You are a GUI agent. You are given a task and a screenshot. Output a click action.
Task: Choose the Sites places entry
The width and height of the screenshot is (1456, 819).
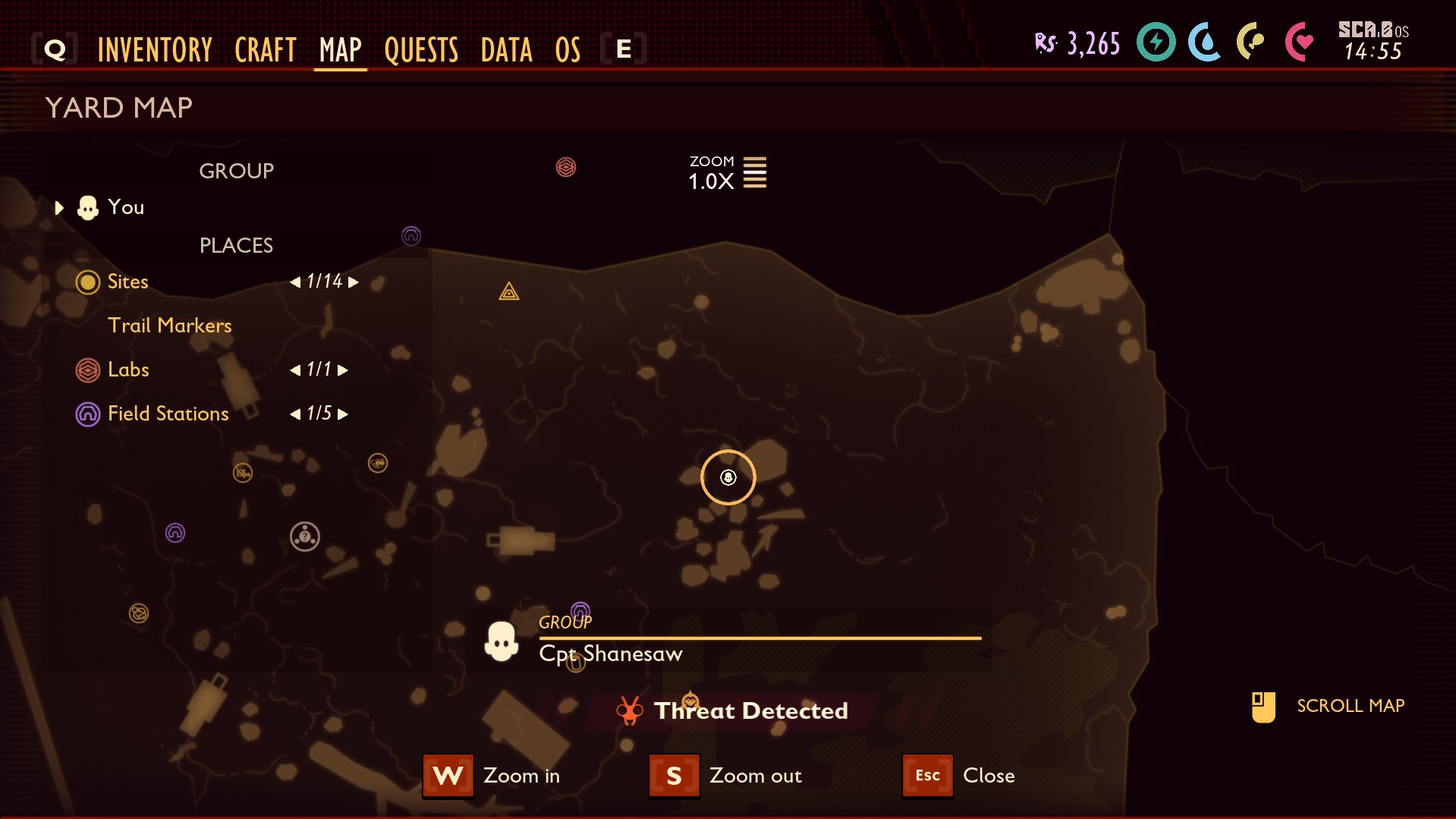point(127,282)
